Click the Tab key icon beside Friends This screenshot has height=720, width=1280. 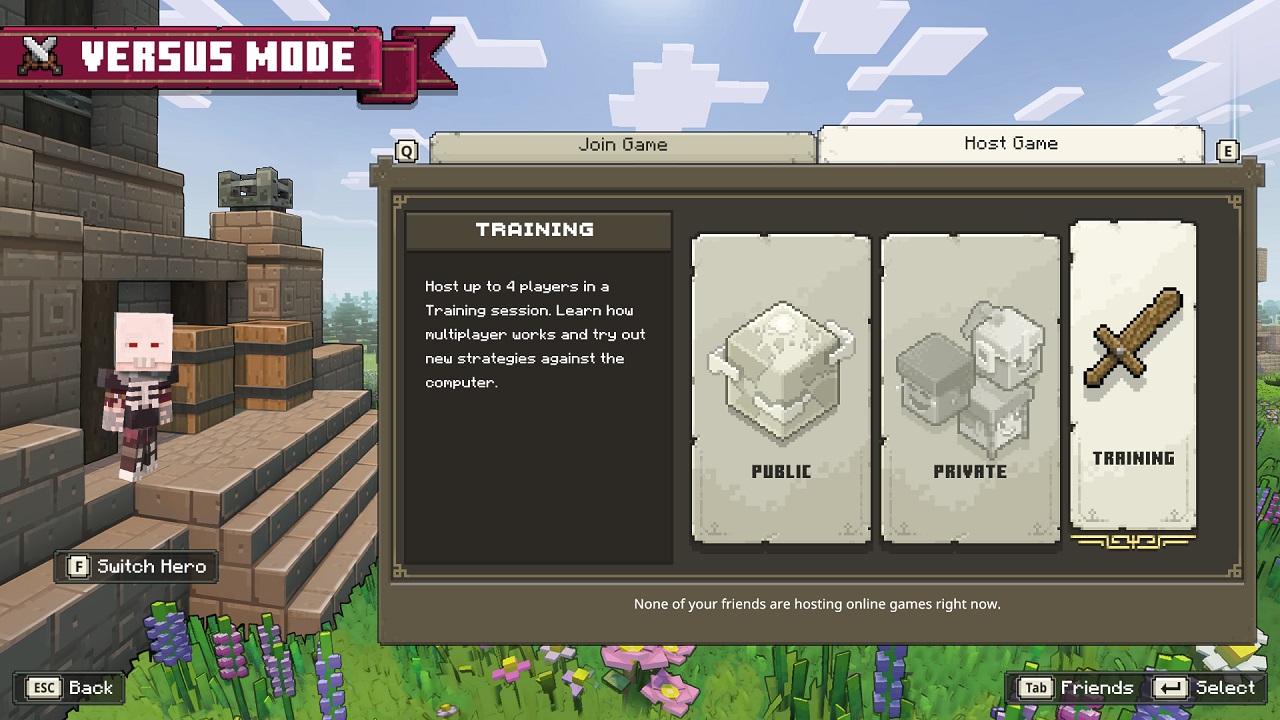pos(1037,688)
